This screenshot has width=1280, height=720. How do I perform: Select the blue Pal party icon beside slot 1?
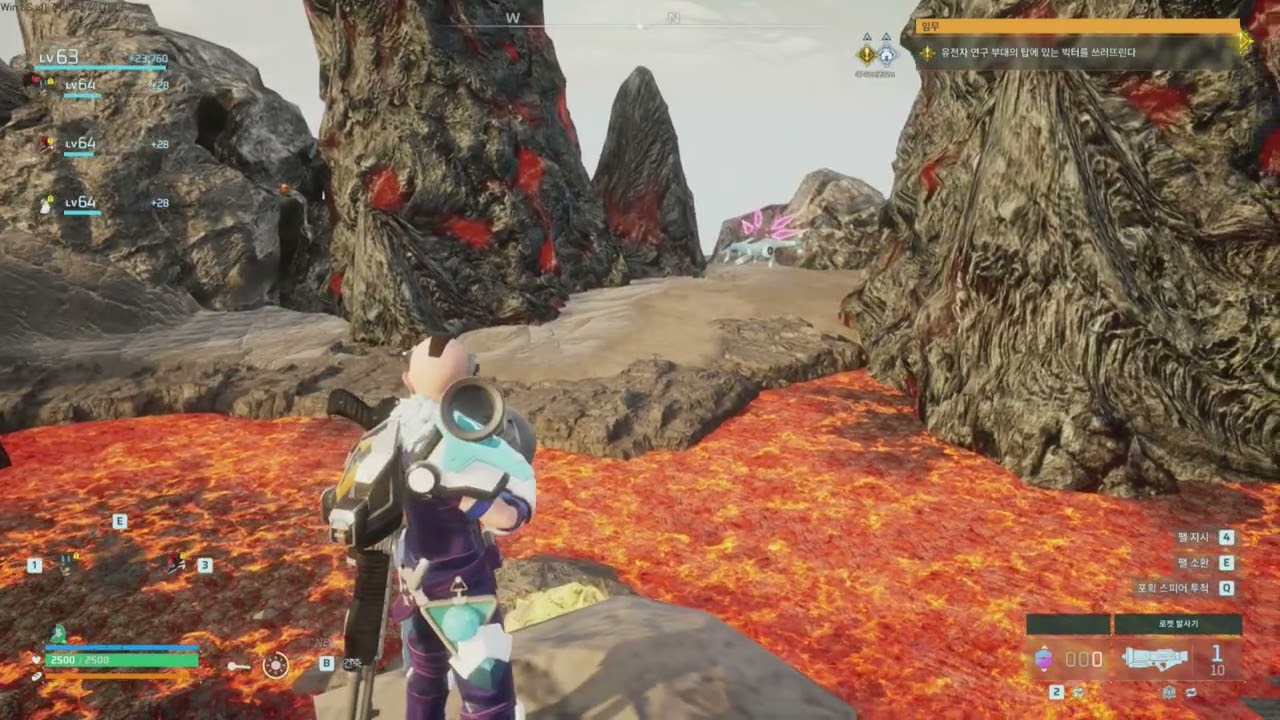point(67,563)
